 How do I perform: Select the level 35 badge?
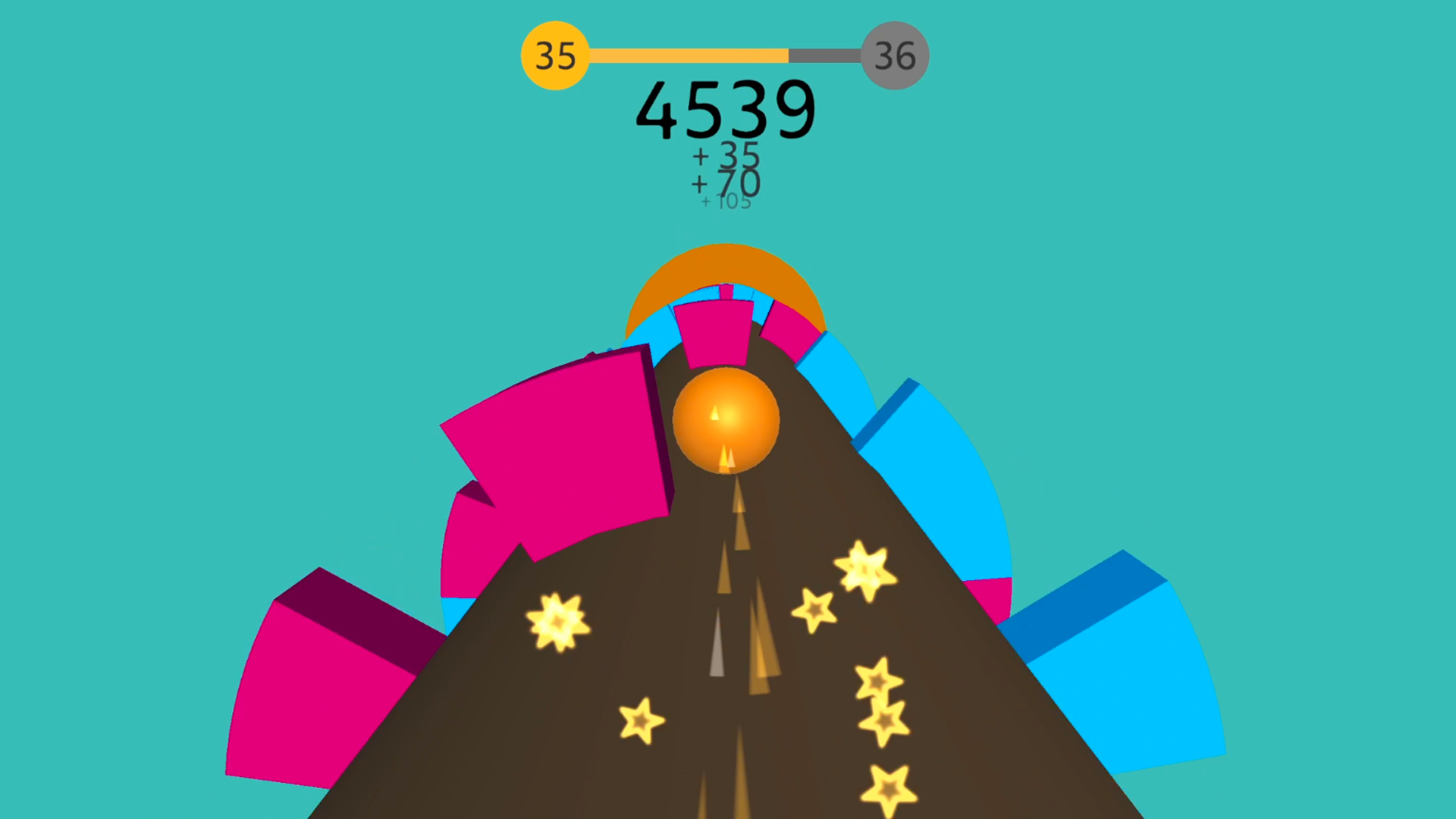[554, 55]
